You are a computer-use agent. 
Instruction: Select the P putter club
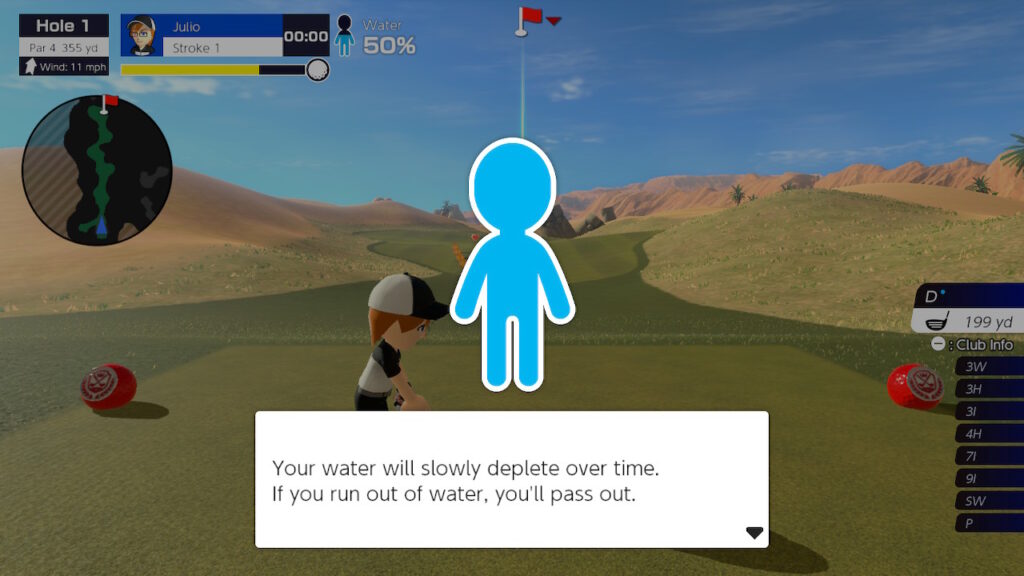[986, 523]
